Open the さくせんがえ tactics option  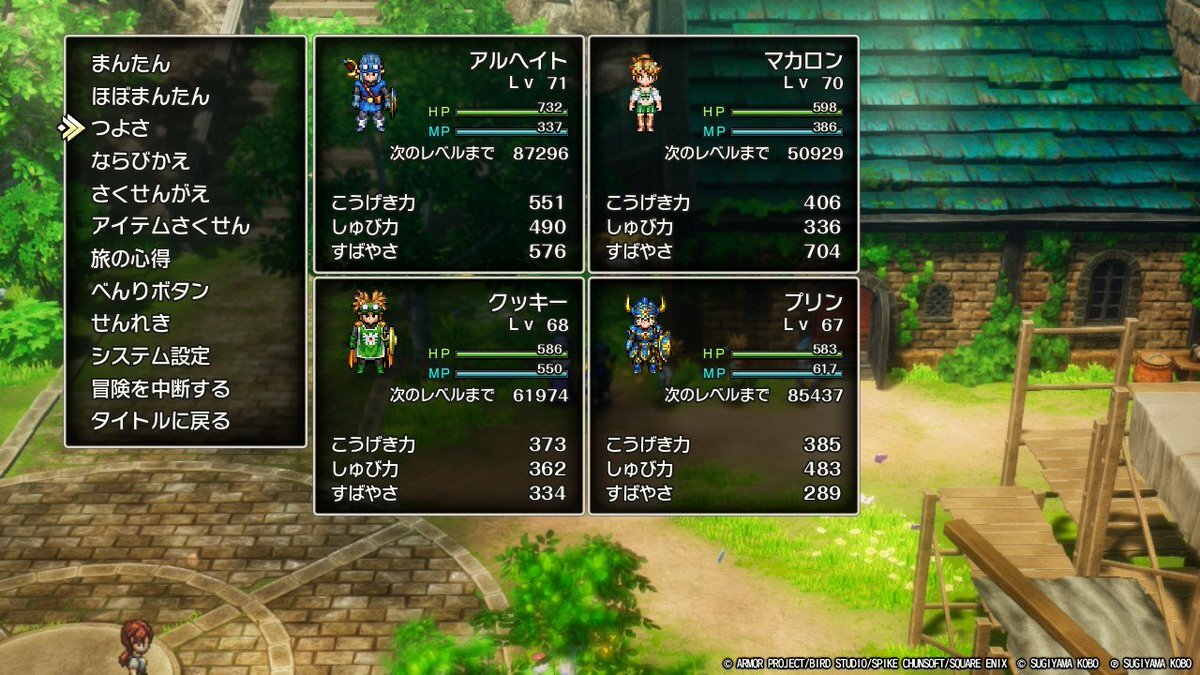[x=150, y=194]
